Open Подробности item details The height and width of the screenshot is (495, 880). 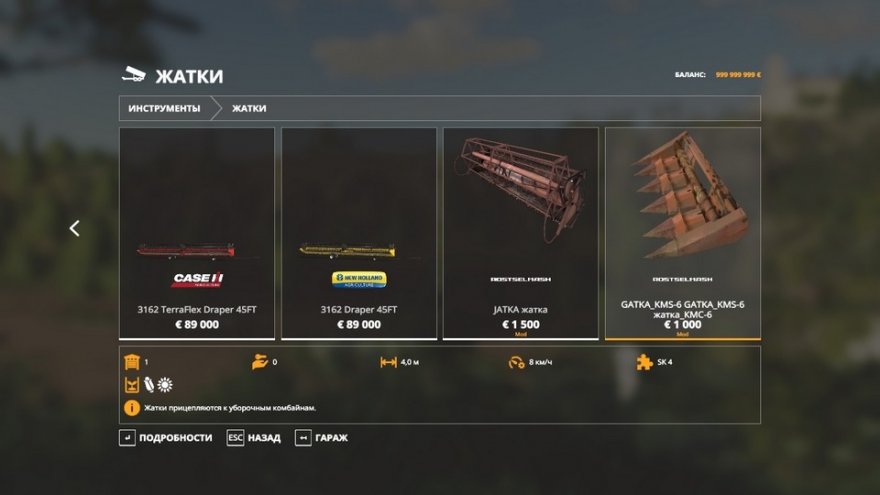click(166, 438)
